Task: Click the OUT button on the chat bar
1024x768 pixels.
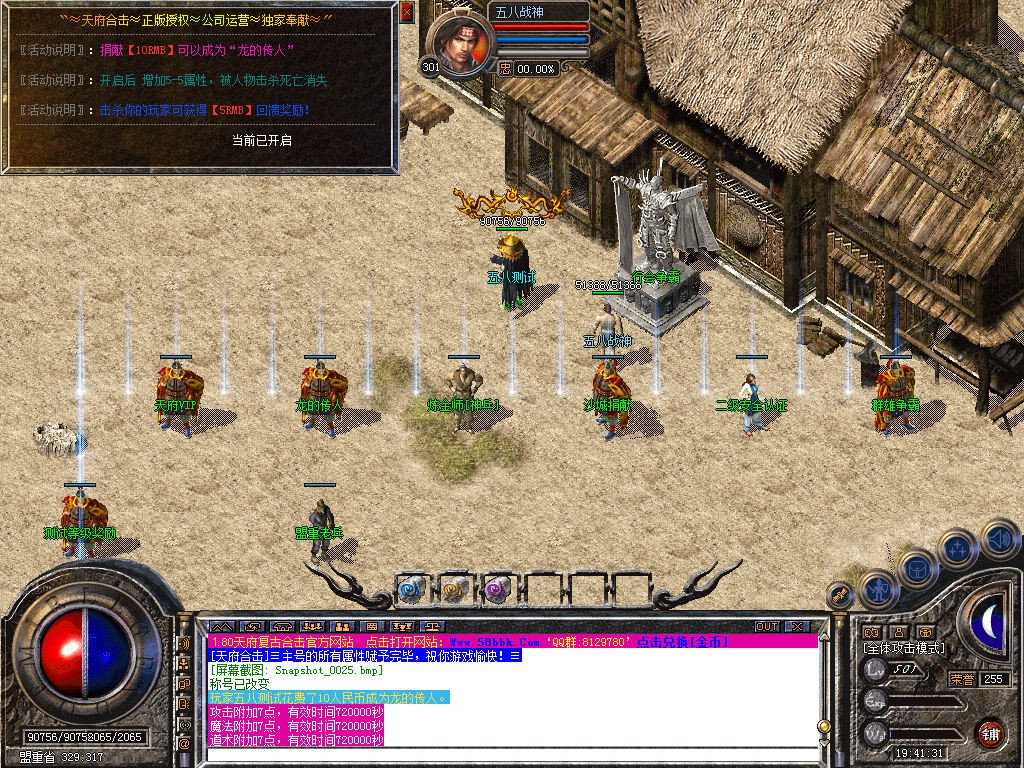Action: [x=767, y=627]
